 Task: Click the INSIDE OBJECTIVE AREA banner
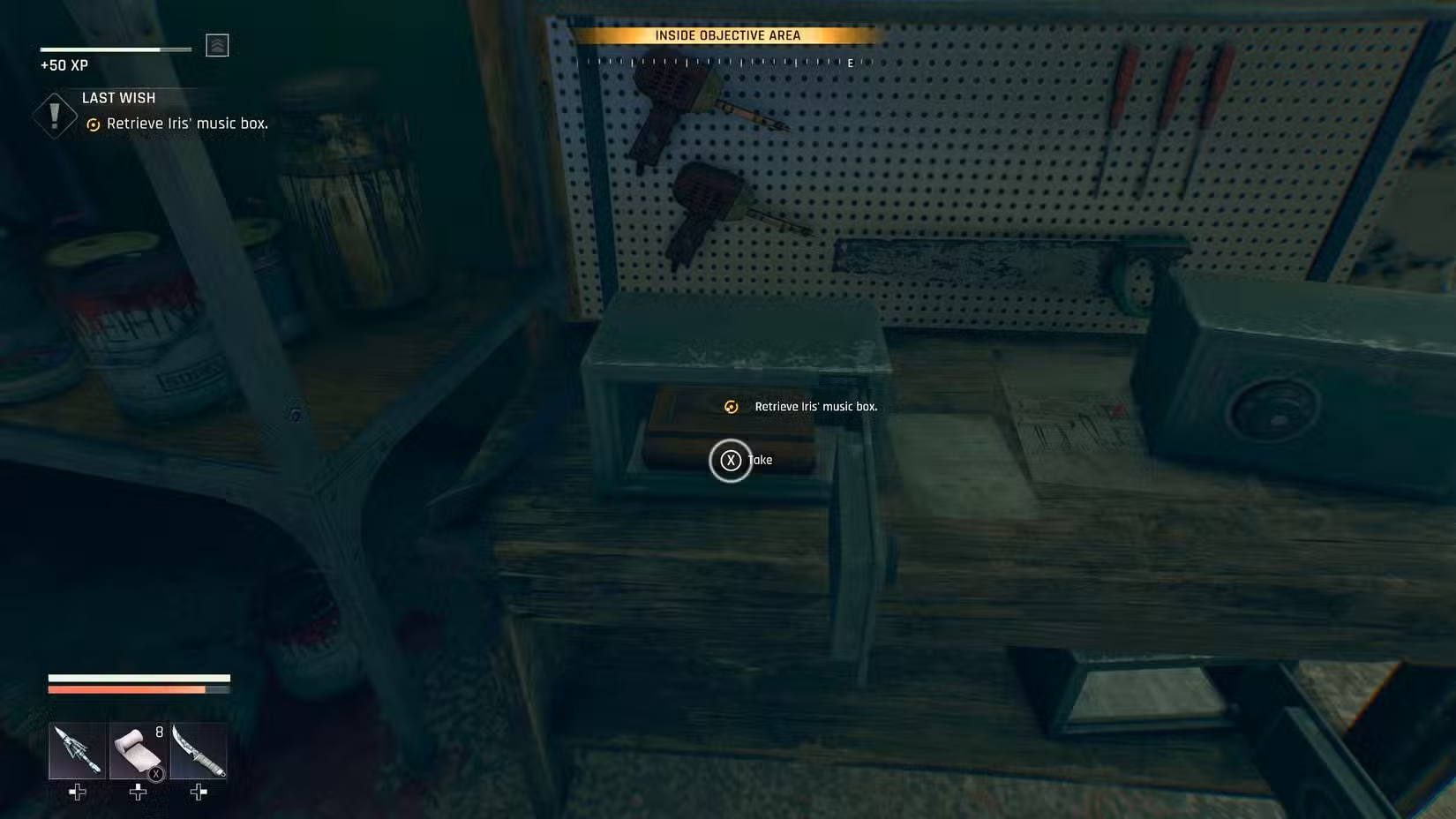pos(727,35)
